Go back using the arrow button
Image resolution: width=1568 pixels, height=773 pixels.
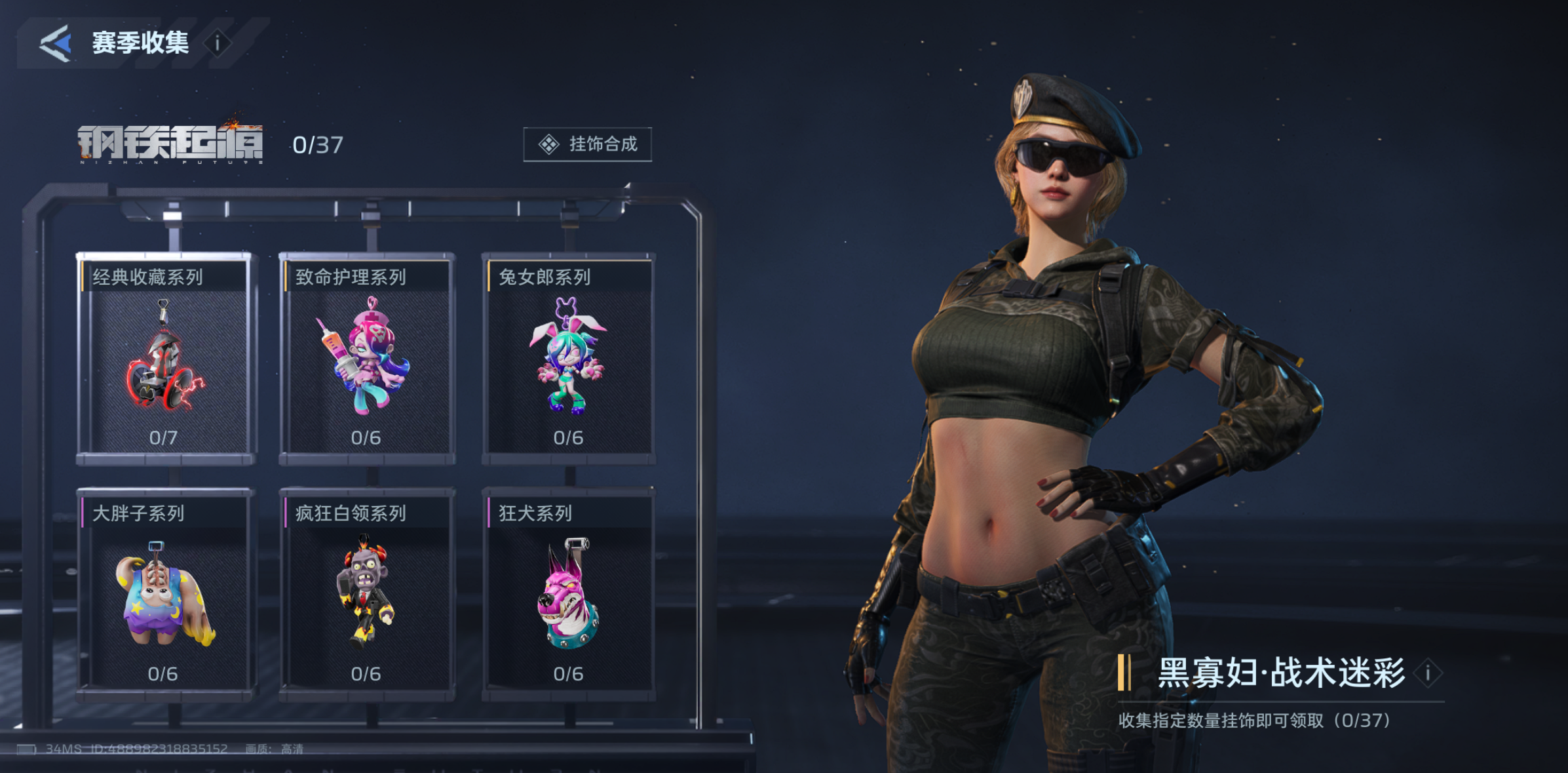click(x=56, y=43)
